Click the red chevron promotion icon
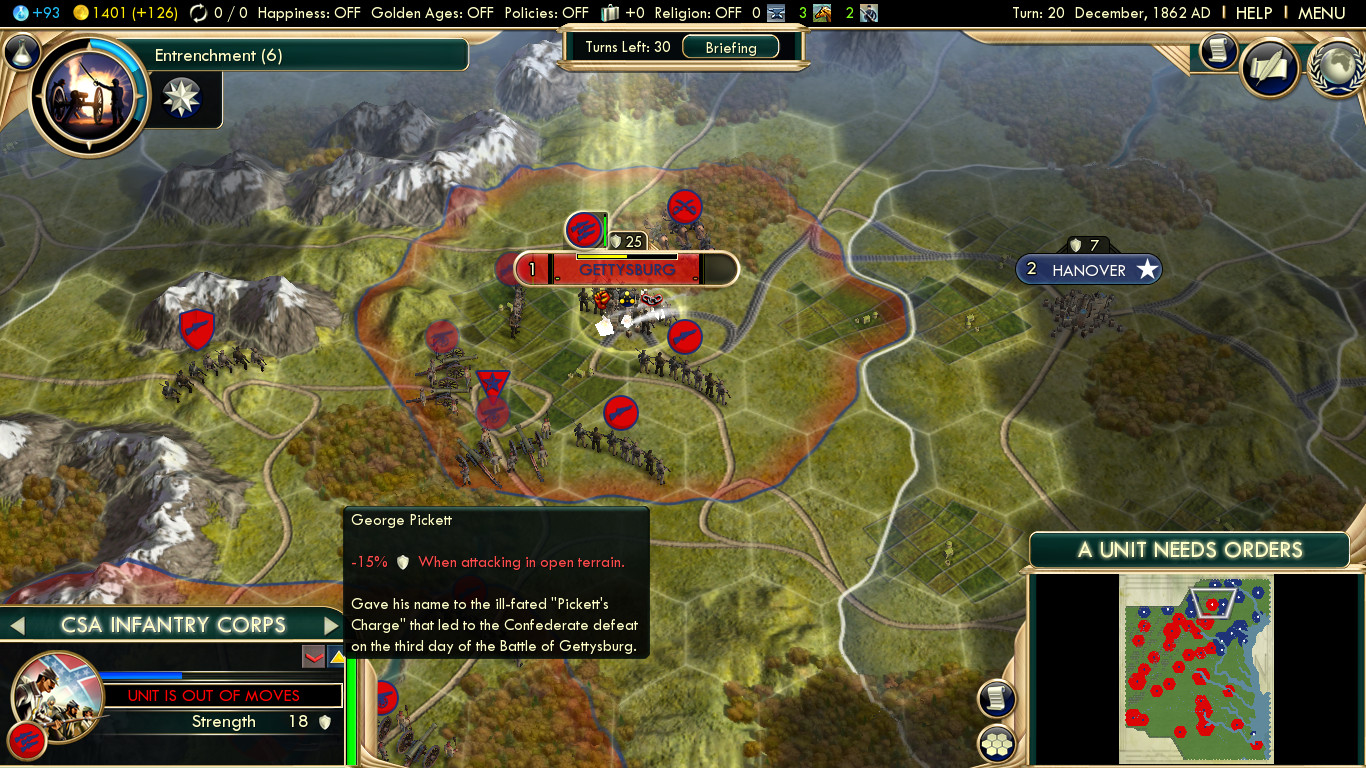1366x768 pixels. pos(313,656)
